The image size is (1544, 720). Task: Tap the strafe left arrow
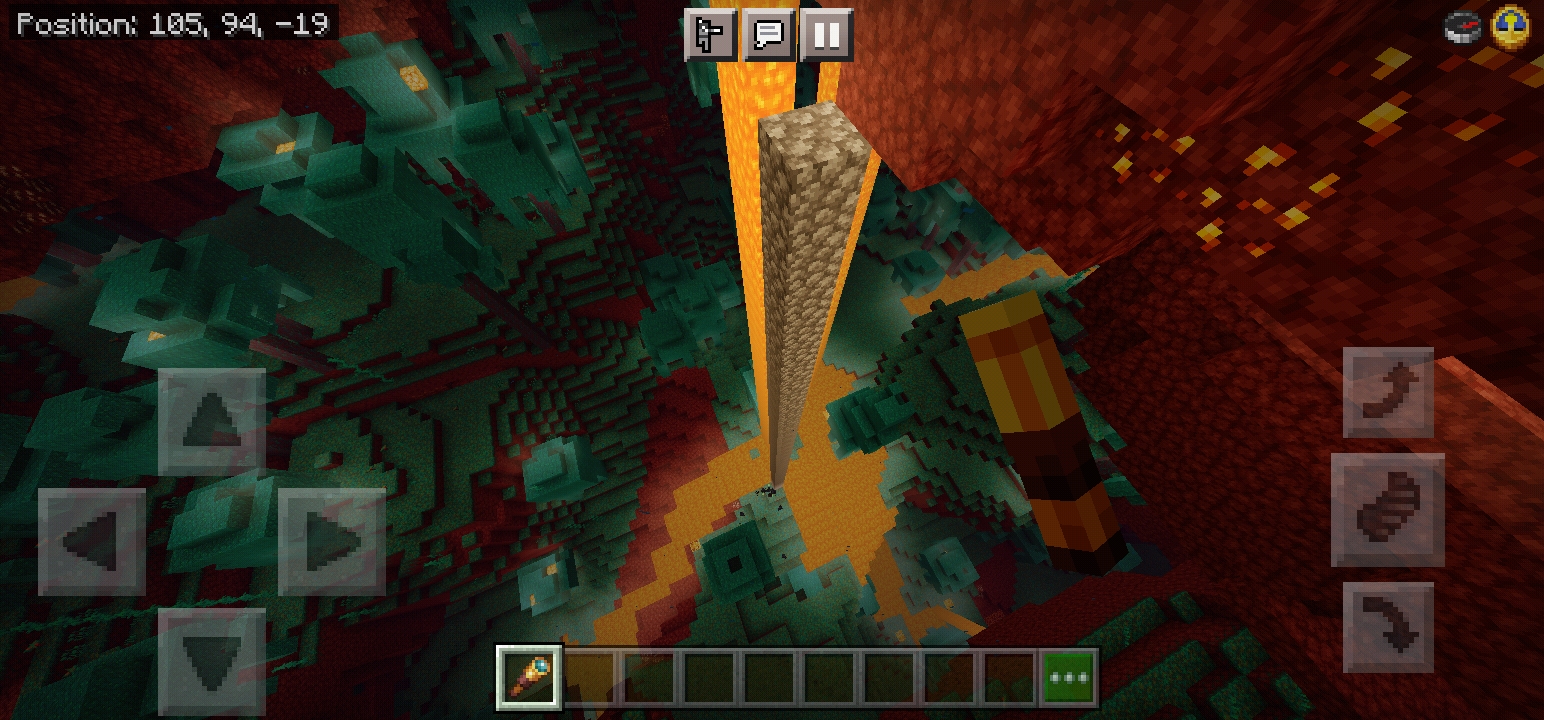click(x=92, y=541)
